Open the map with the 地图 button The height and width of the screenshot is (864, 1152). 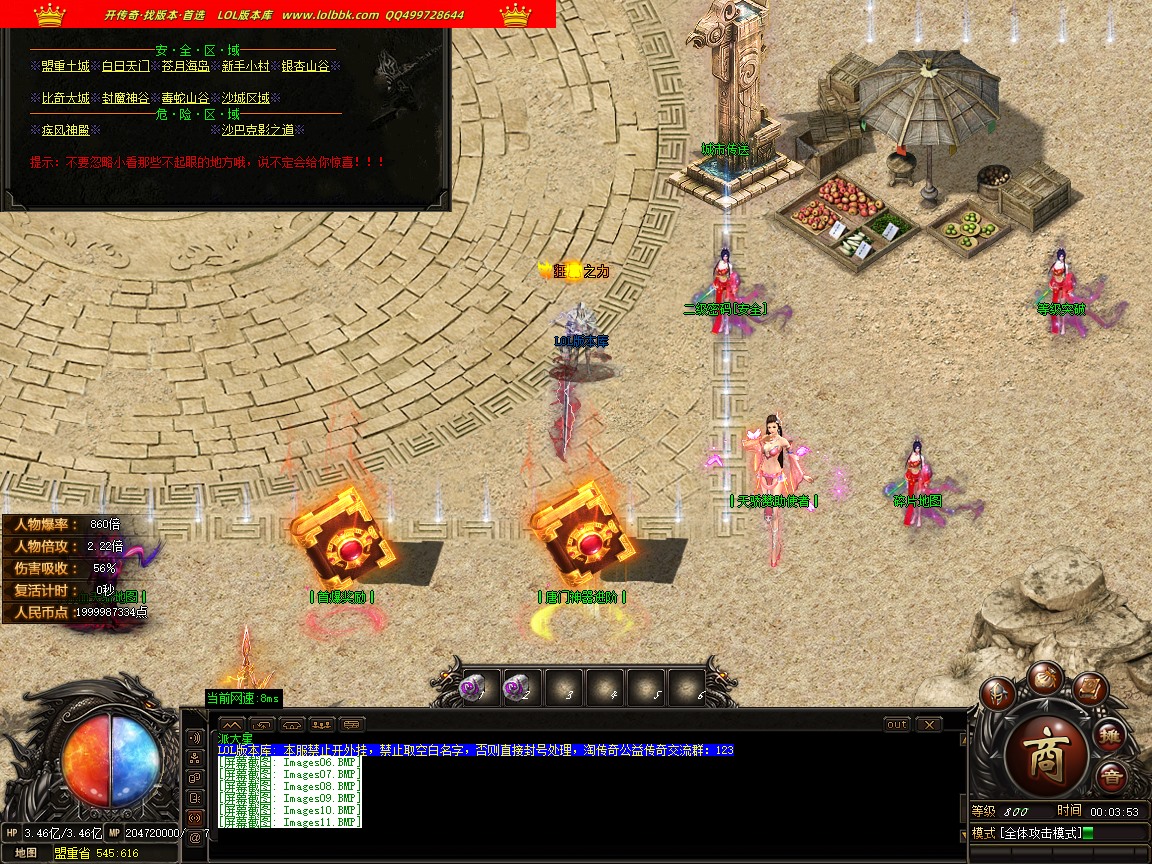point(26,853)
